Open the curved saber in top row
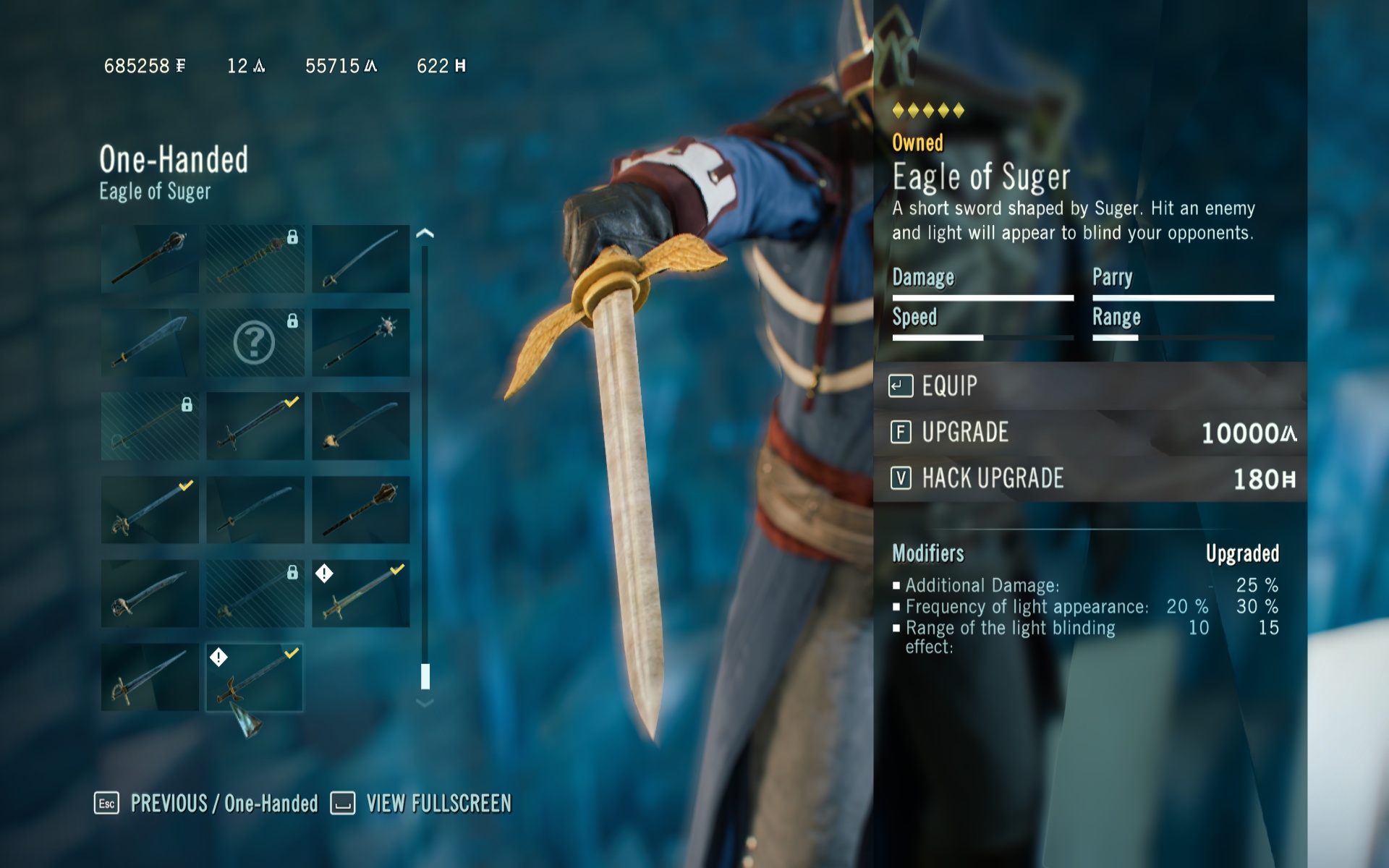This screenshot has width=1389, height=868. click(x=360, y=257)
